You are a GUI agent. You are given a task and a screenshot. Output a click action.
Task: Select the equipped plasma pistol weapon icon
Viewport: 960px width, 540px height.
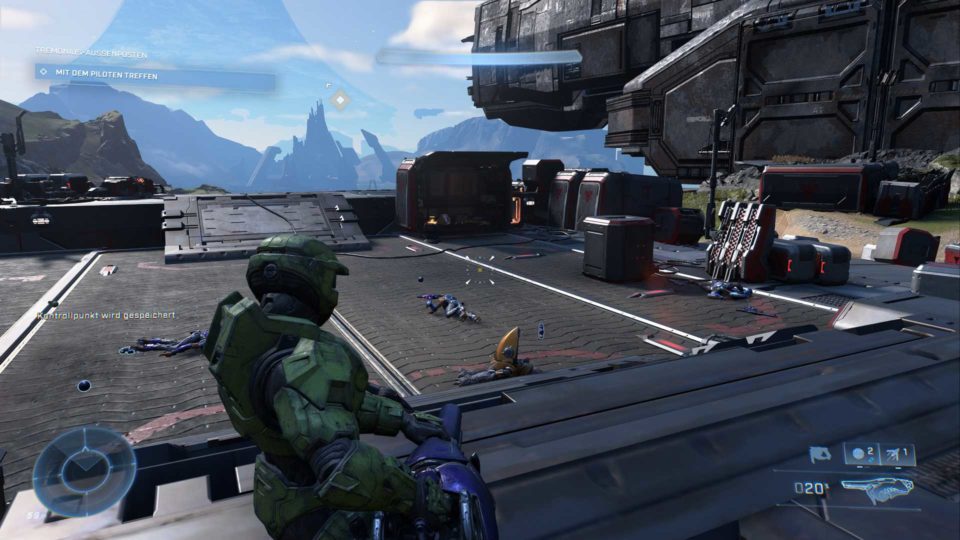pyautogui.click(x=878, y=489)
